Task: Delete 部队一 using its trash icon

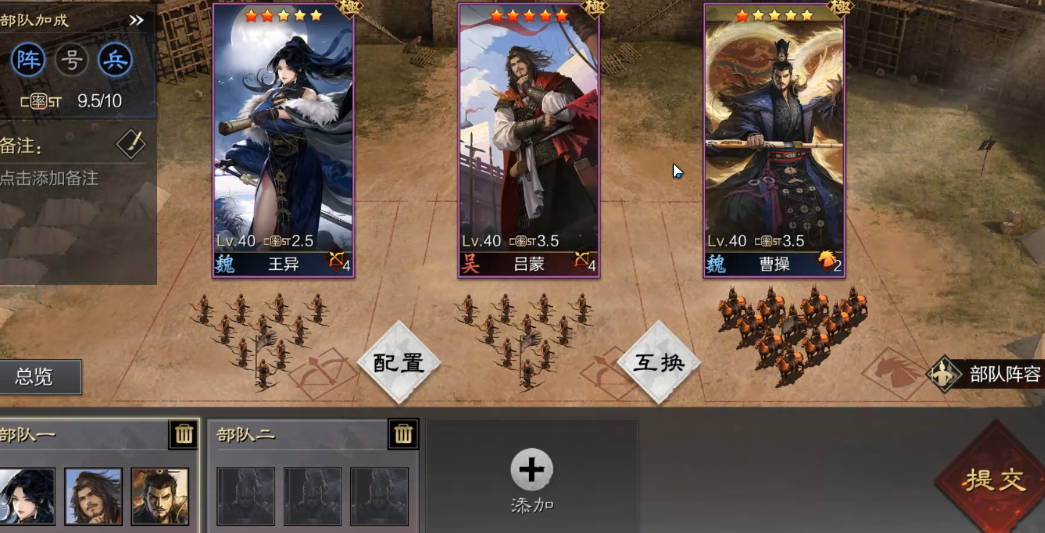Action: coord(184,434)
